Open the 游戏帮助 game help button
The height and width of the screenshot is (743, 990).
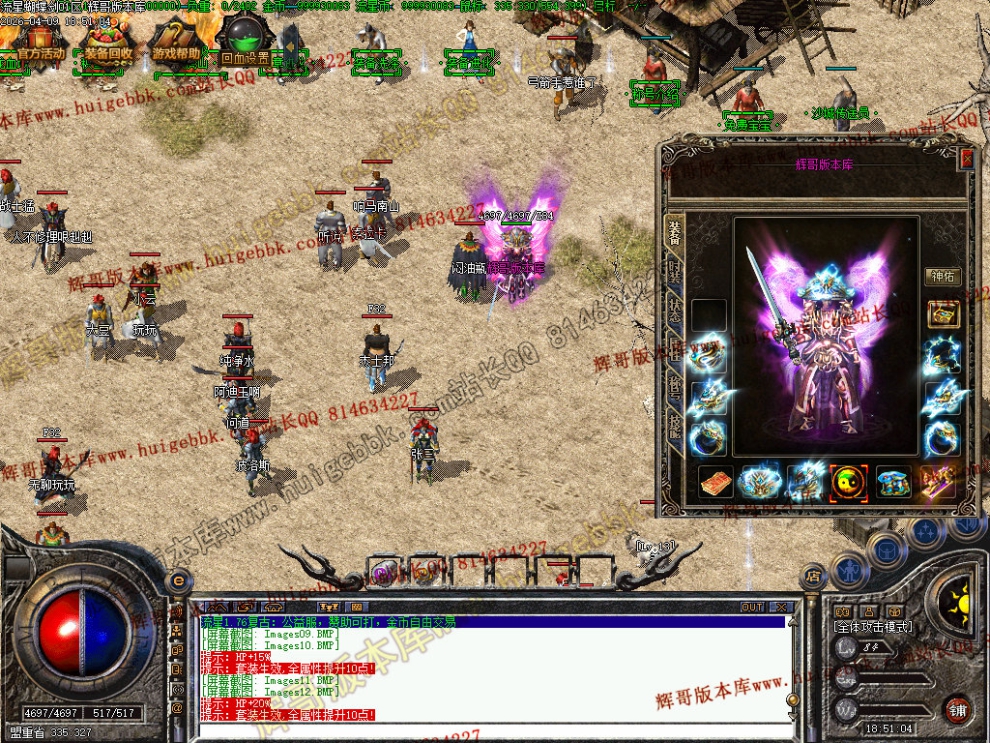(x=177, y=52)
